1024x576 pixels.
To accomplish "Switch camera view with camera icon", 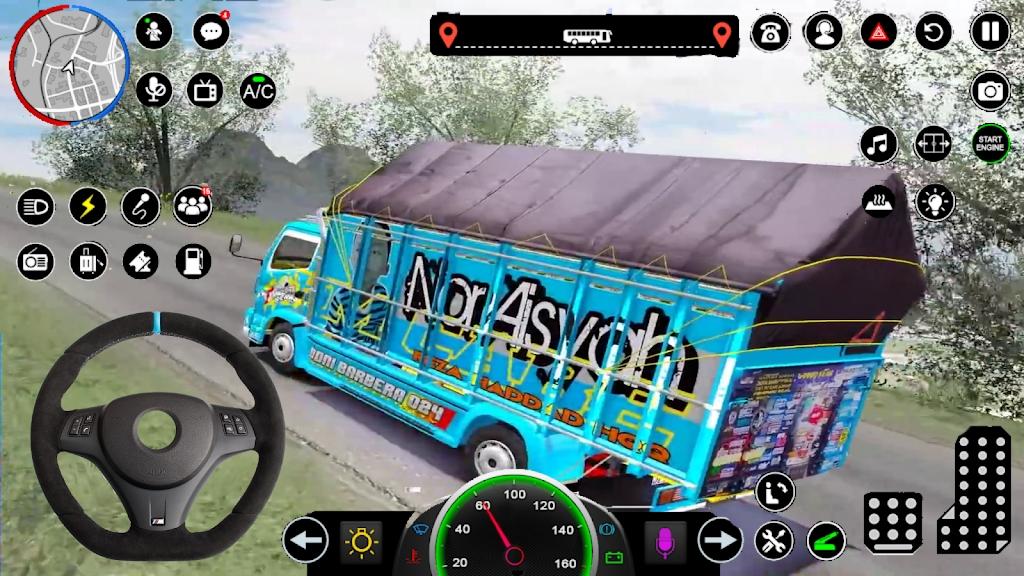I will (x=990, y=91).
